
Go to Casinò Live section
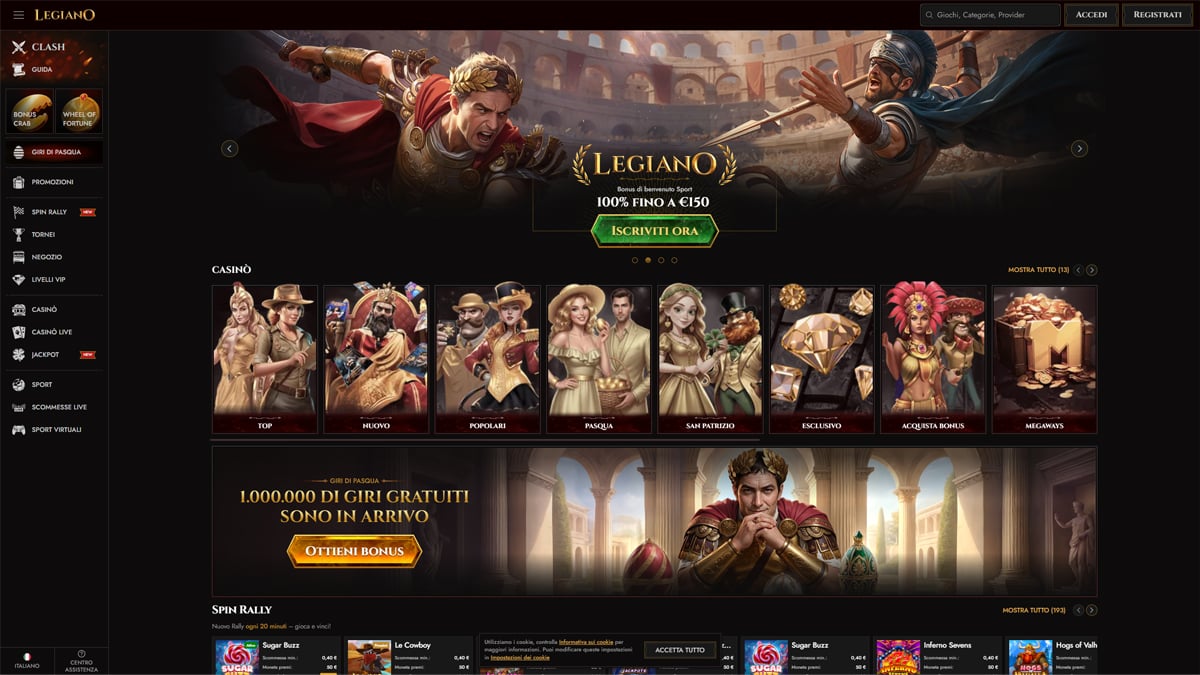(x=51, y=332)
